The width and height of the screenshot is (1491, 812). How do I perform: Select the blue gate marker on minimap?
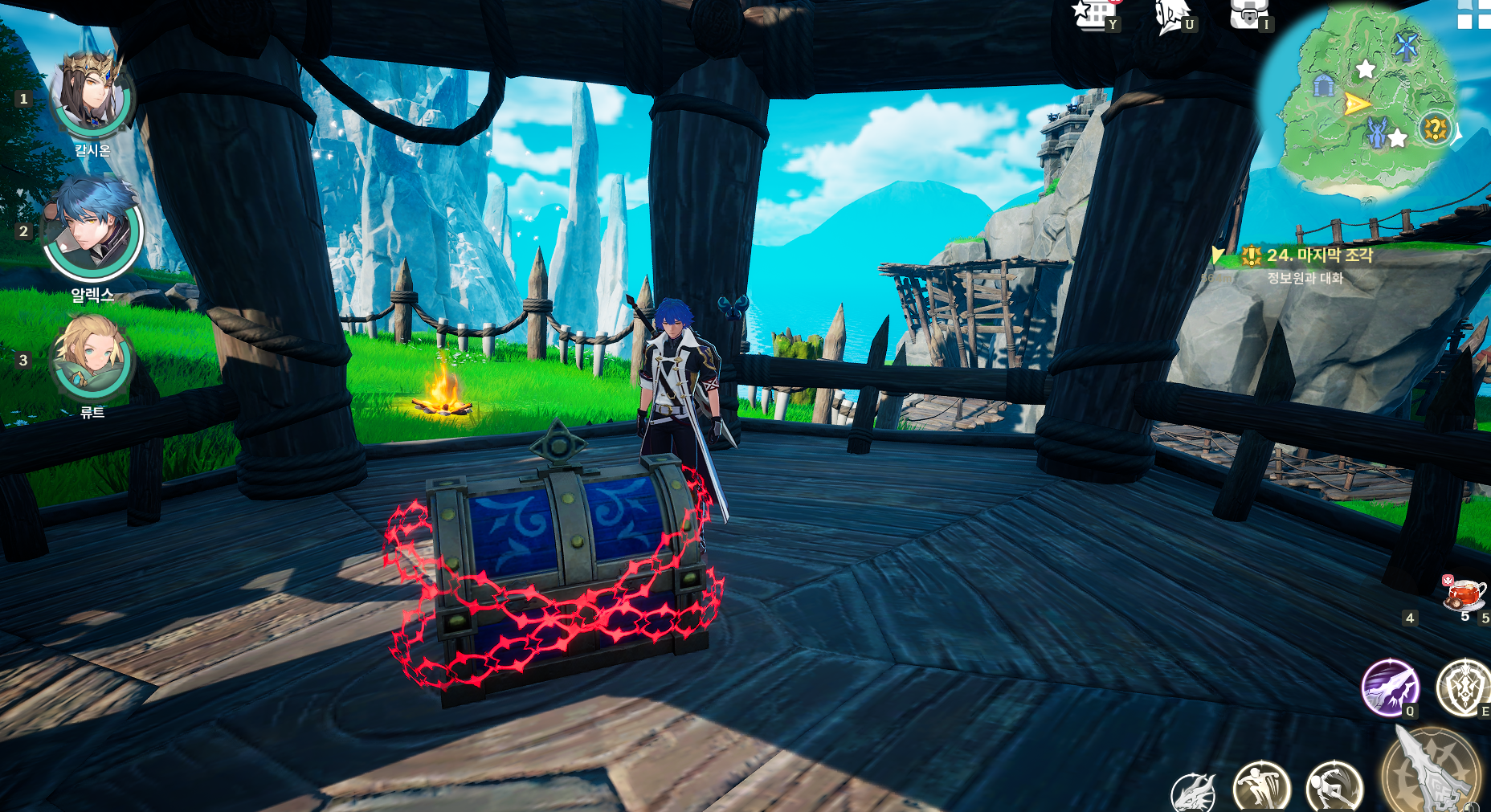(x=1323, y=84)
